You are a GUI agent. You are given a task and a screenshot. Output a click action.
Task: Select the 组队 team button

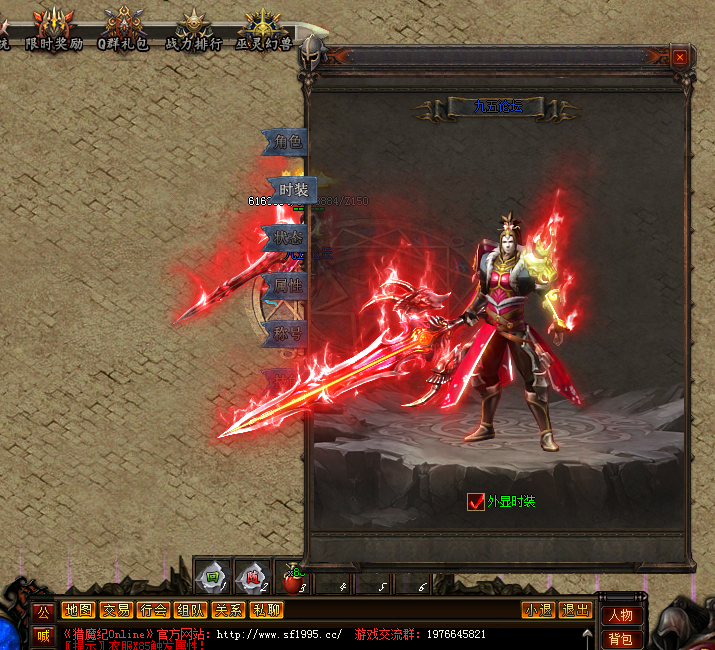tap(190, 610)
